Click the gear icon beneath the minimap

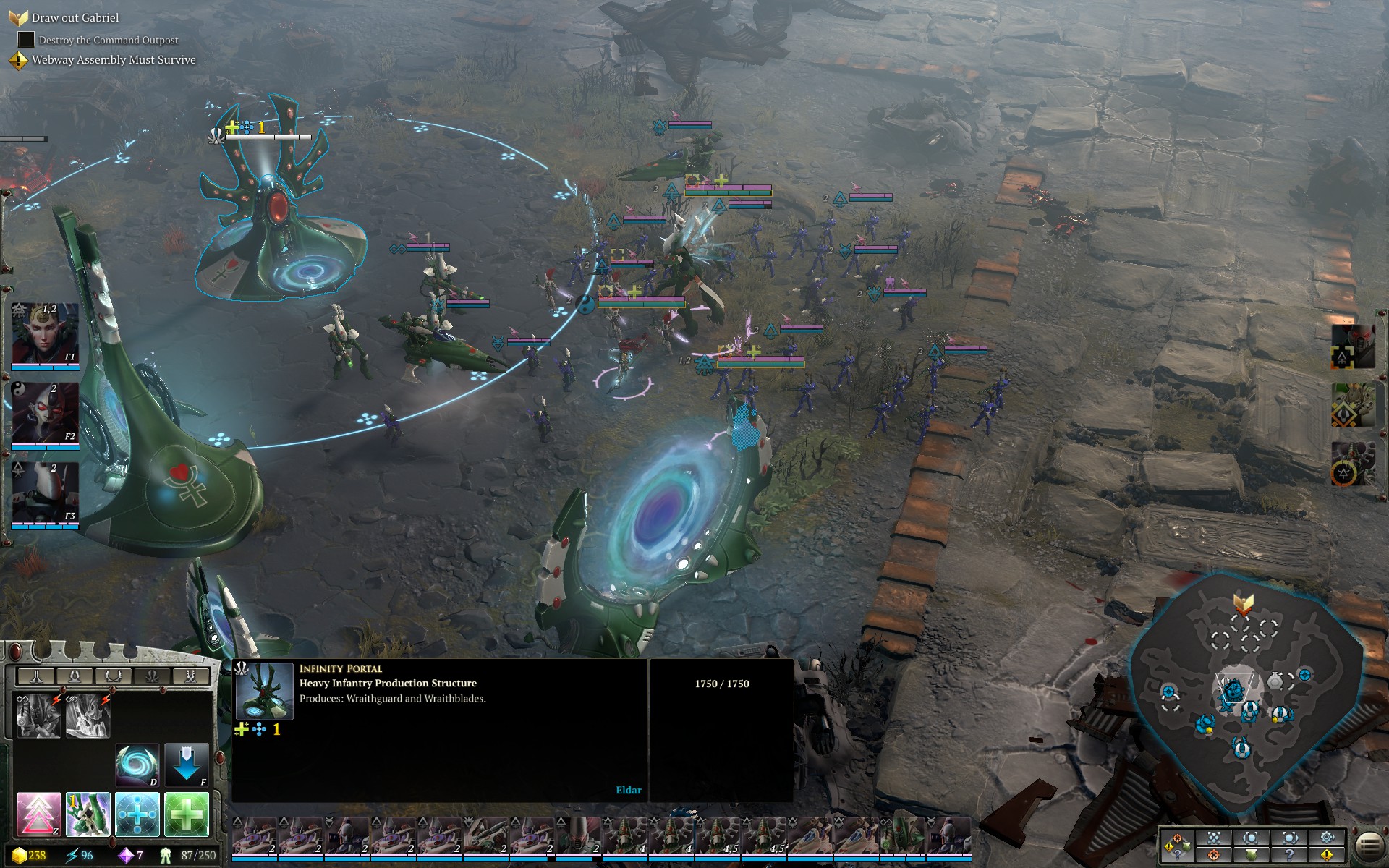point(1327,838)
